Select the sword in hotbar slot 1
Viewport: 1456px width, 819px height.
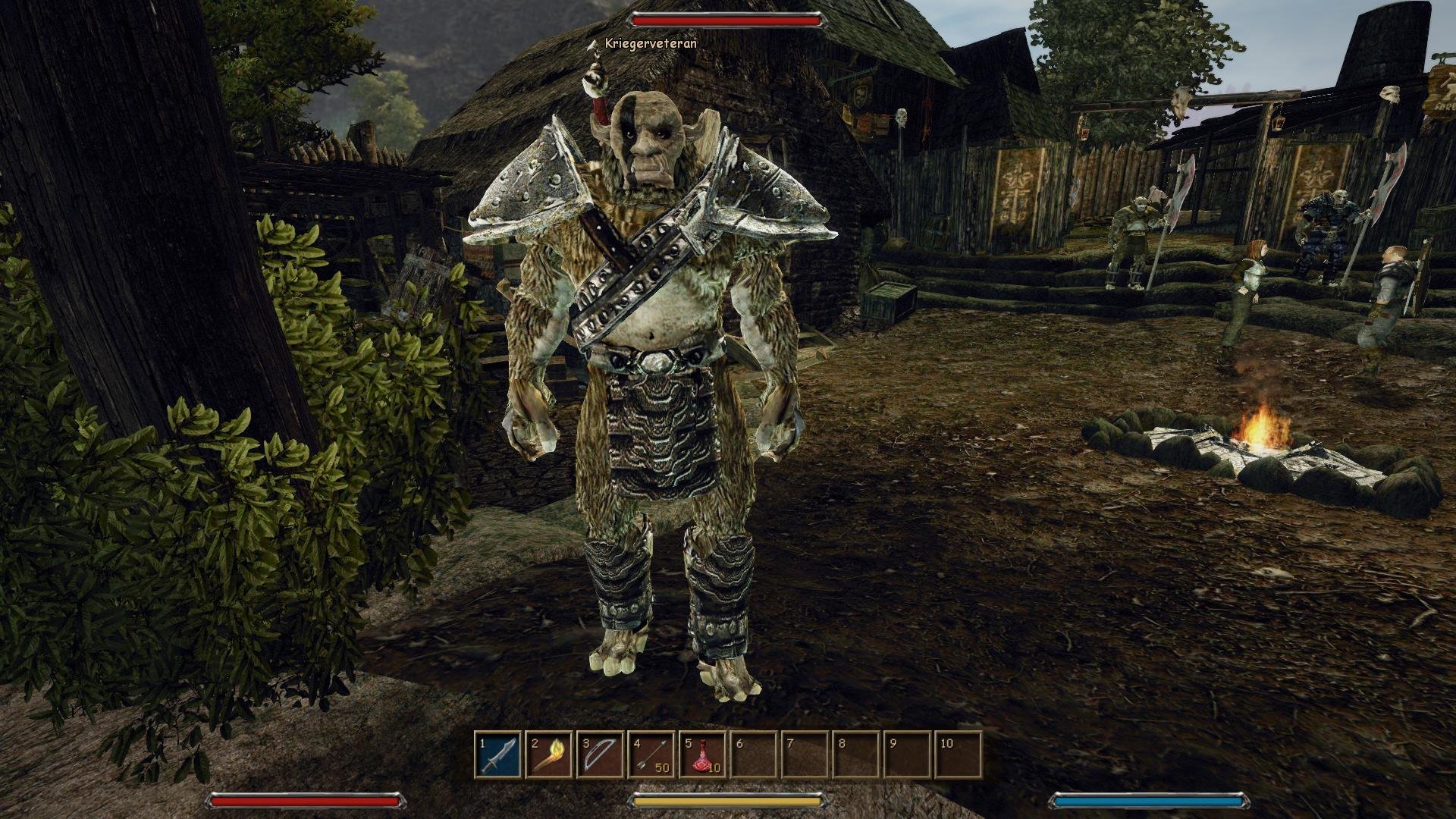[498, 754]
